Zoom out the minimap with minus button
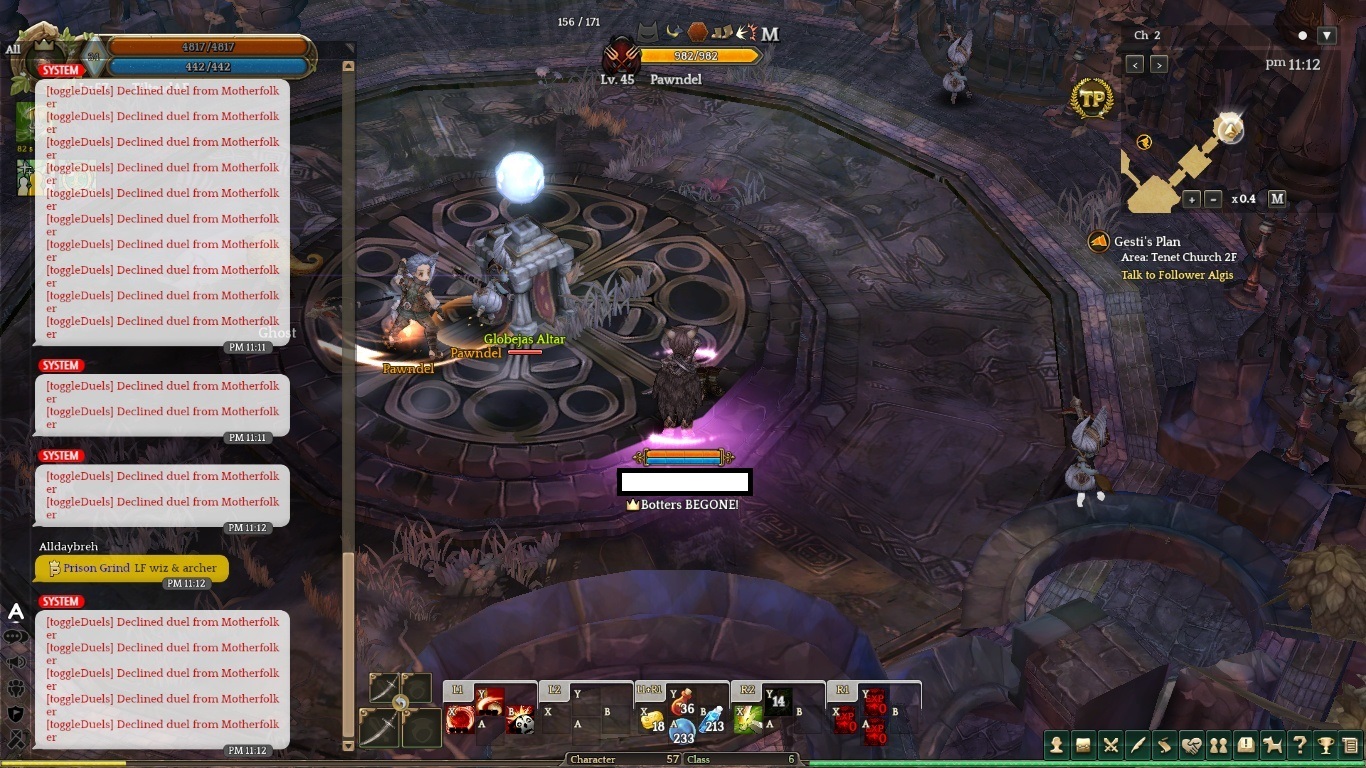Screen dimensions: 1366x768 tap(1213, 199)
